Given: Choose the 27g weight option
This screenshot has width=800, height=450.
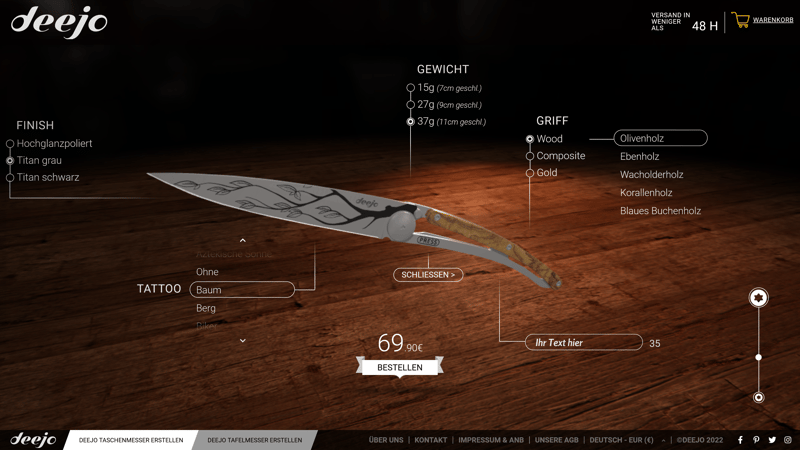Looking at the screenshot, I should point(426,105).
